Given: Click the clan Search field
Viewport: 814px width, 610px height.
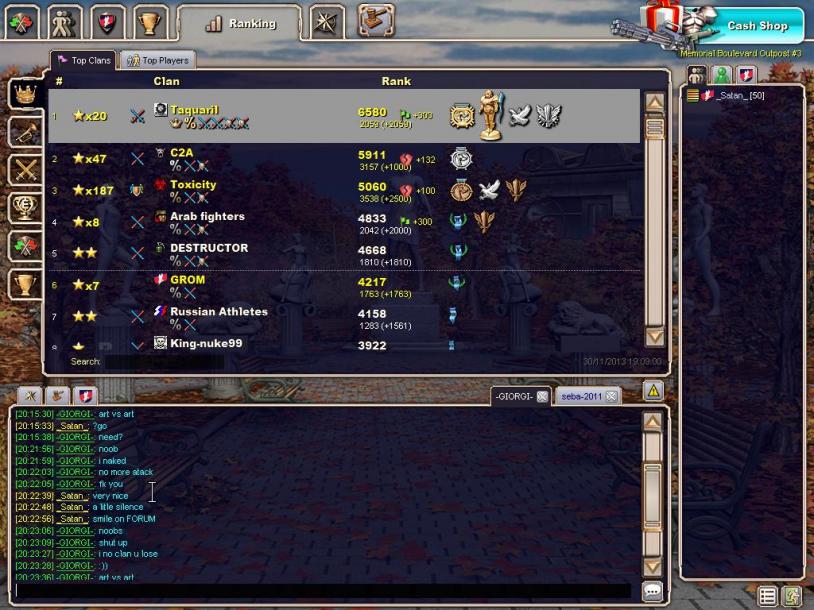Looking at the screenshot, I should pos(160,362).
